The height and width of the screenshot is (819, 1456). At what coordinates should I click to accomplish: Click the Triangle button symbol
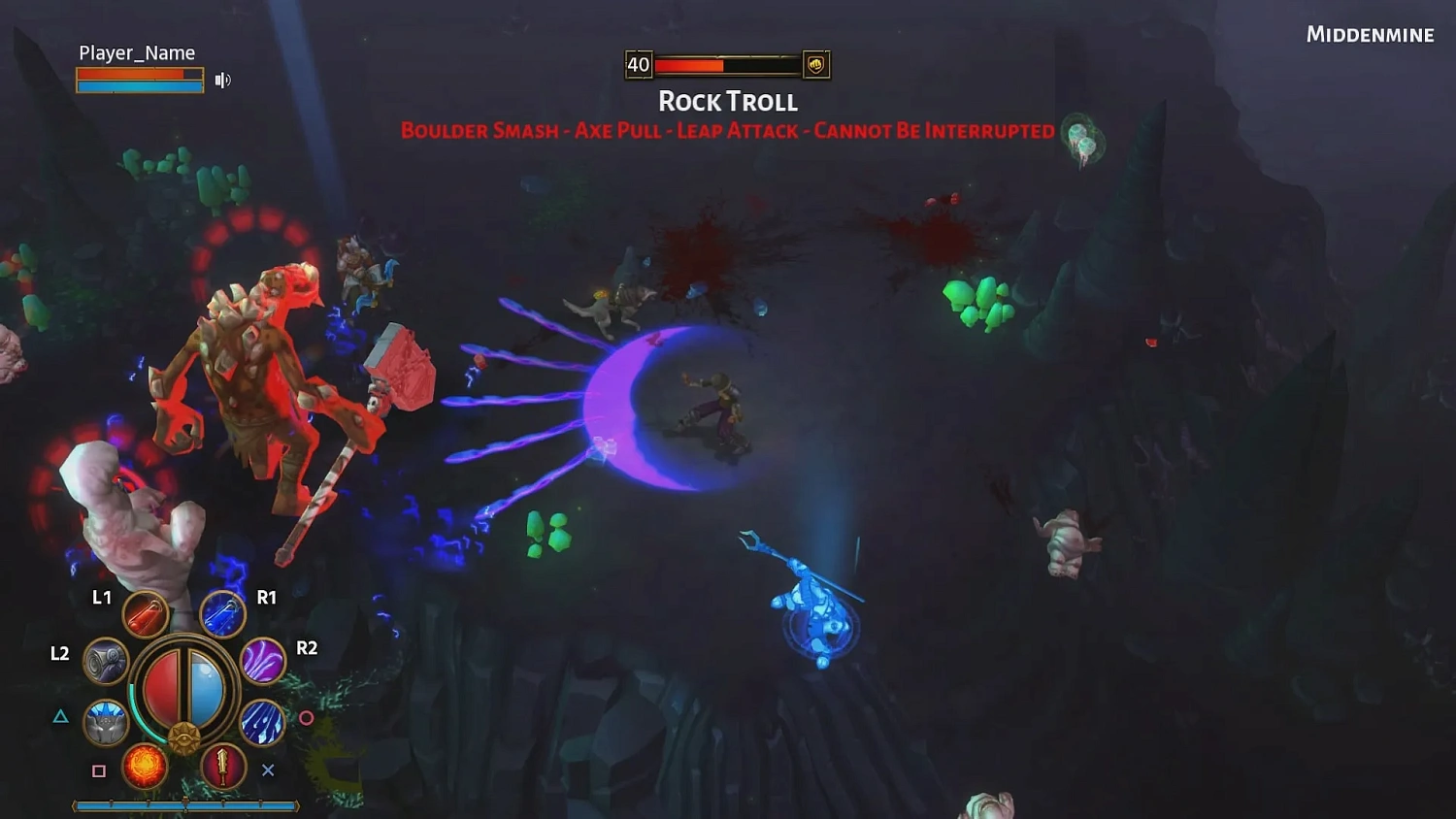pos(59,715)
